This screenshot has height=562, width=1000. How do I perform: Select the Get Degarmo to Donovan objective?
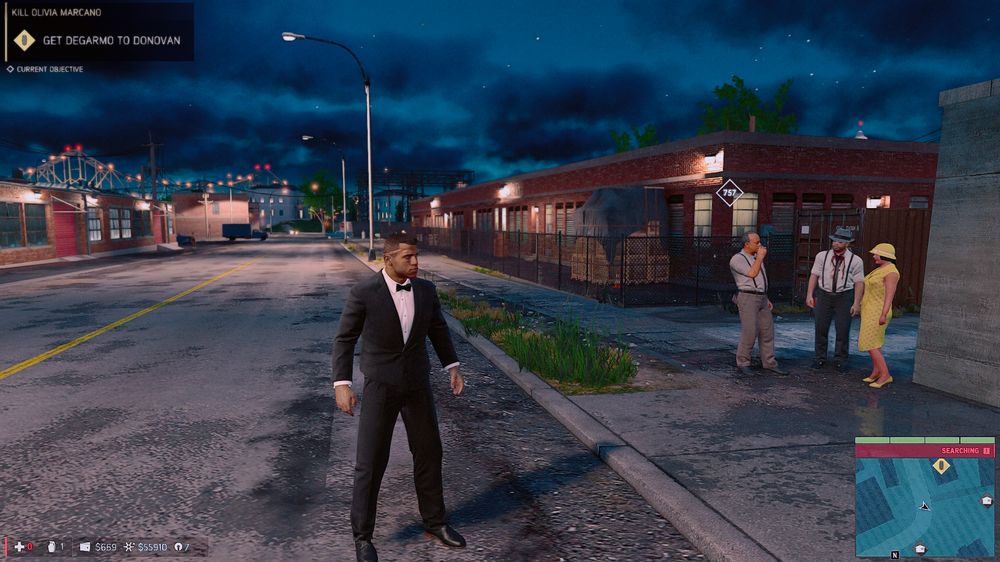click(111, 41)
